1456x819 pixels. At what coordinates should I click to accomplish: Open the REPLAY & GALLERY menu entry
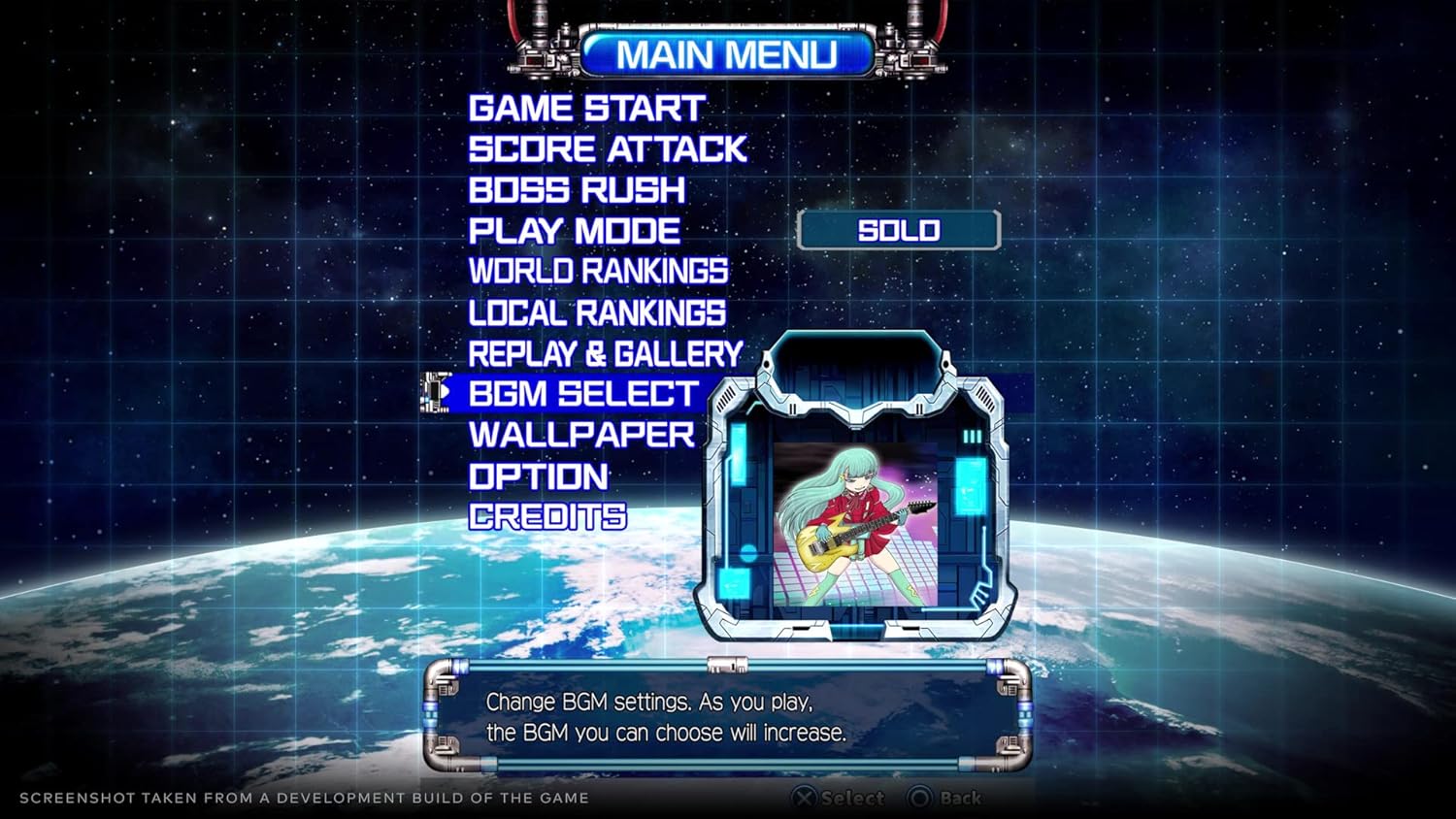click(x=604, y=352)
